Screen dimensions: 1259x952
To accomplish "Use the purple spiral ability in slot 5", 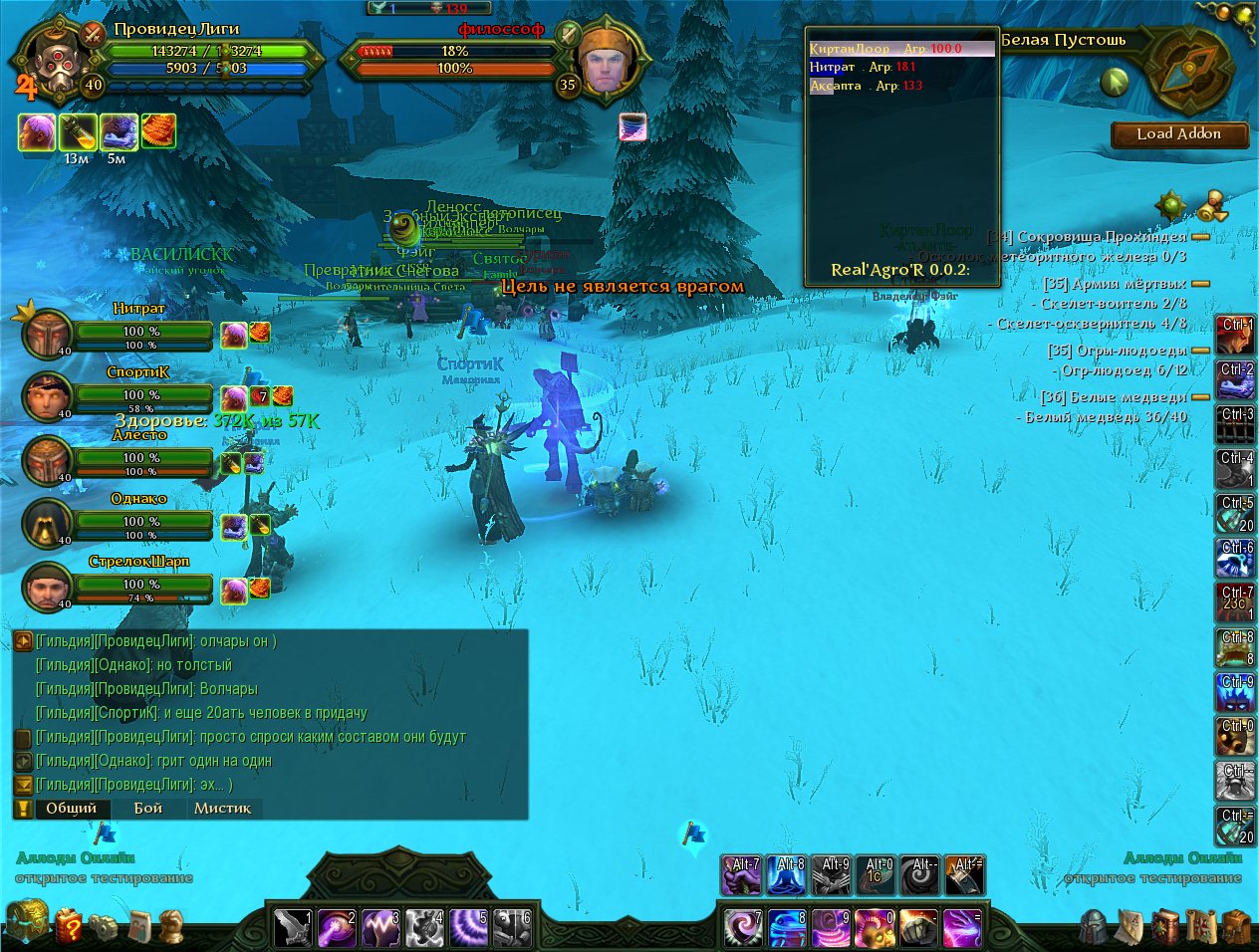I will click(468, 927).
